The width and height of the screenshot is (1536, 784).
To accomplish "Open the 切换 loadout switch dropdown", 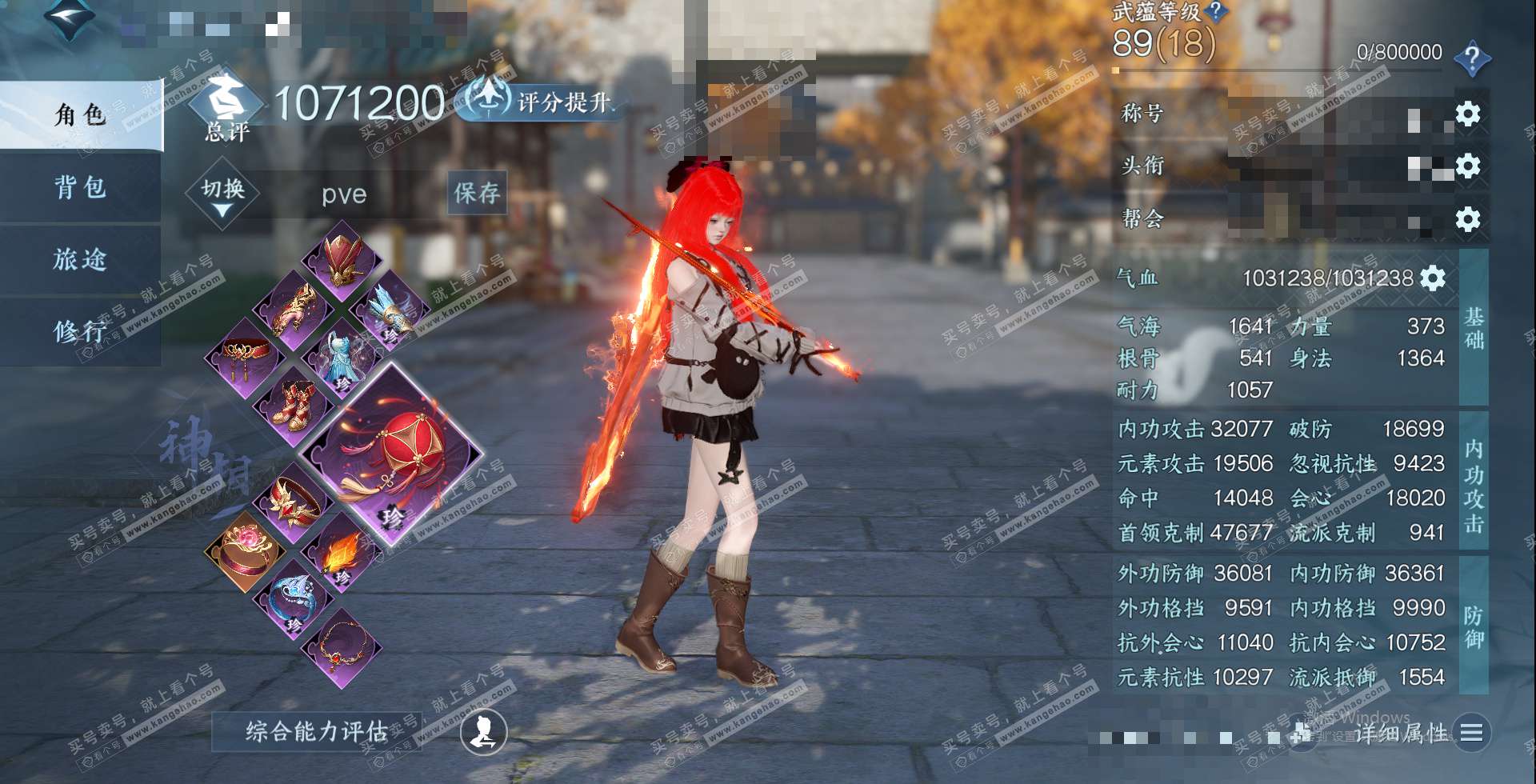I will coord(222,196).
